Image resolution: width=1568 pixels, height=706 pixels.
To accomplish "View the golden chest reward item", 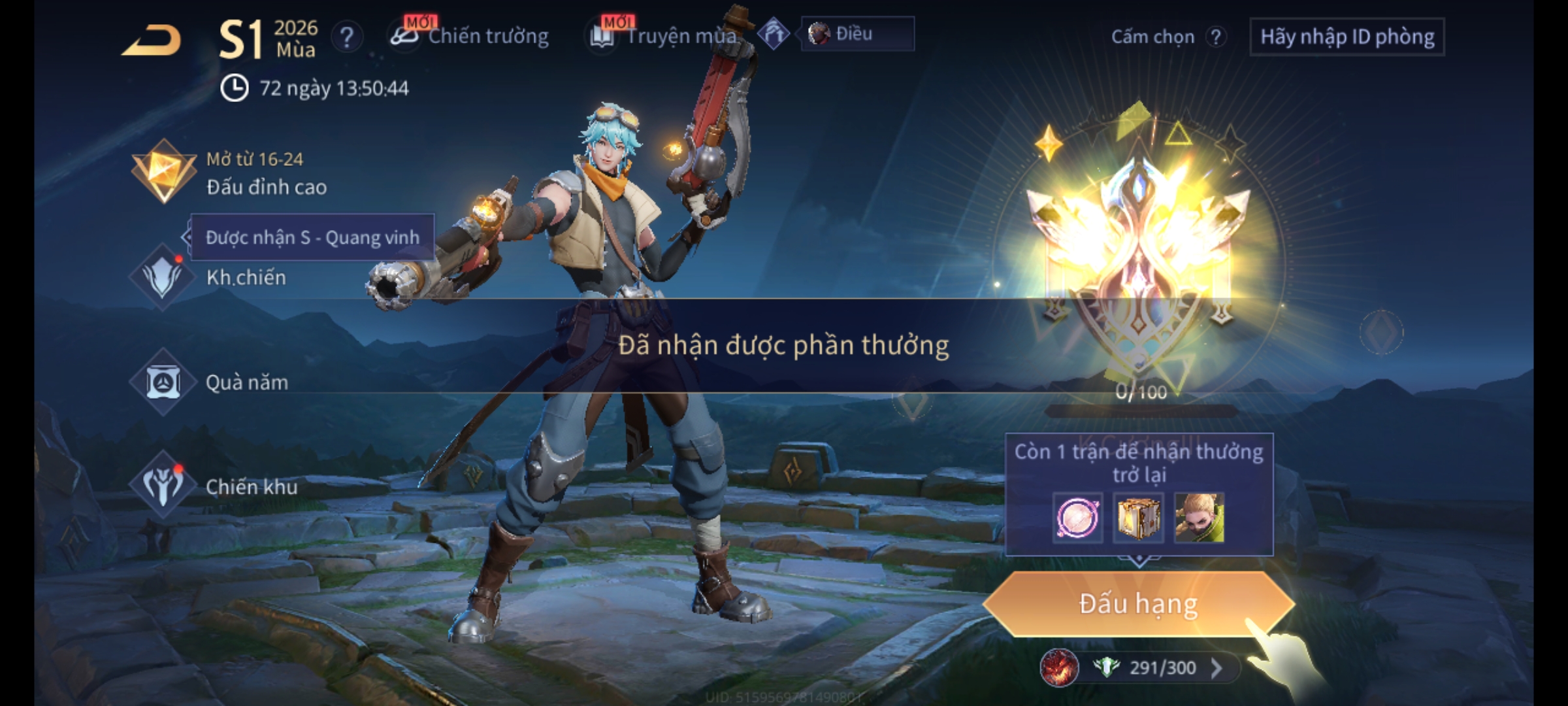I will 1138,518.
